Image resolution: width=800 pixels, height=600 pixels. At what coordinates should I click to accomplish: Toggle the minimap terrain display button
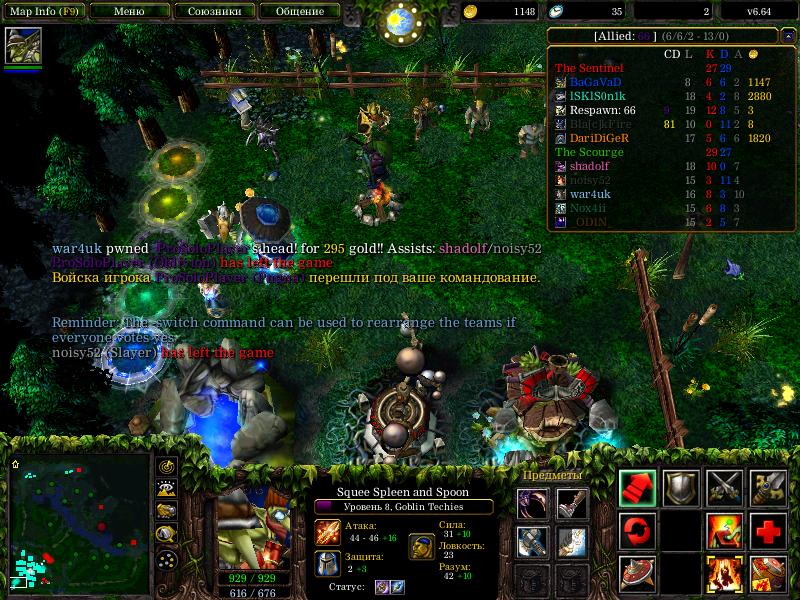[x=167, y=489]
